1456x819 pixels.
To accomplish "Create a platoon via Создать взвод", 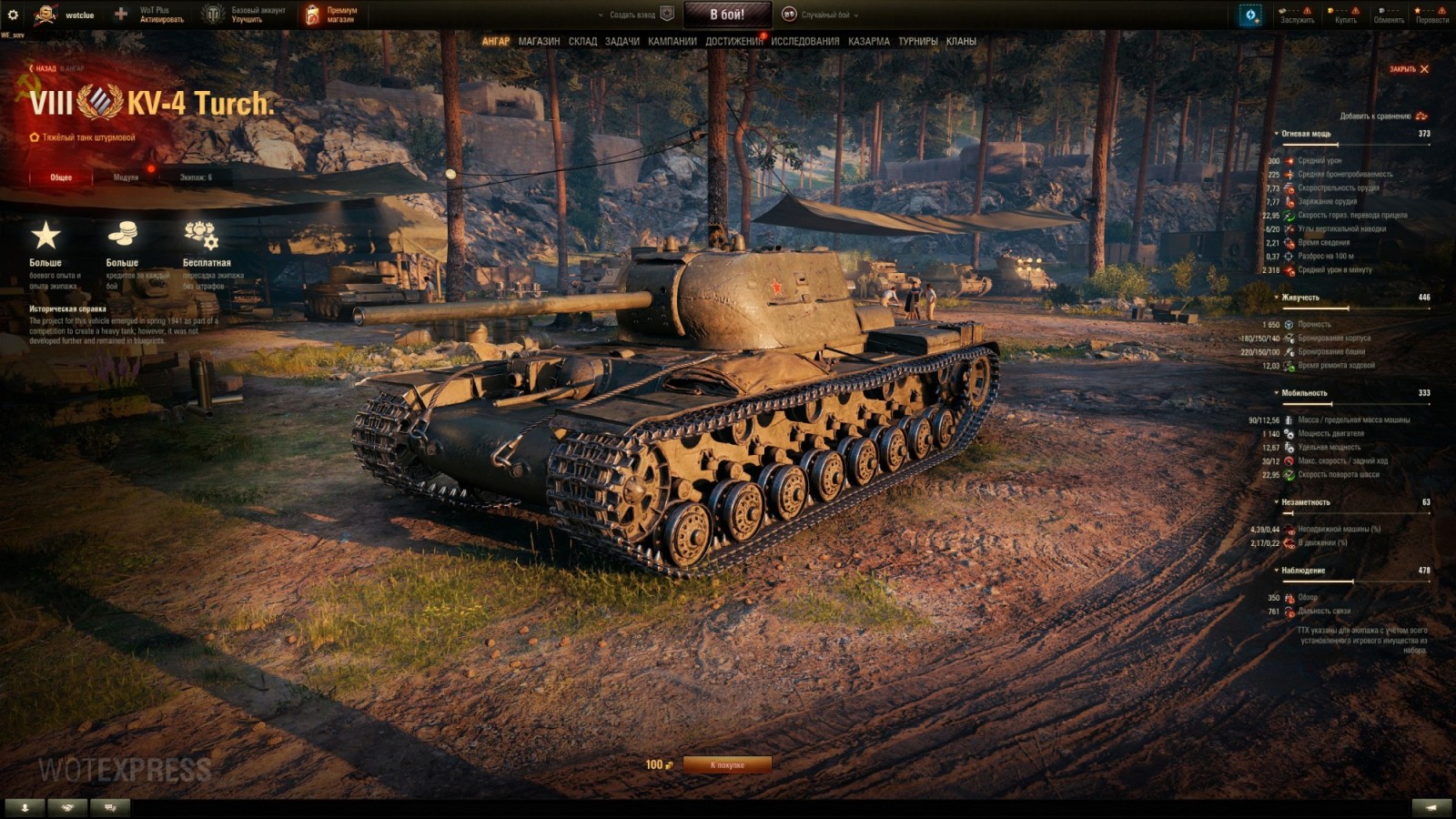I will [634, 15].
